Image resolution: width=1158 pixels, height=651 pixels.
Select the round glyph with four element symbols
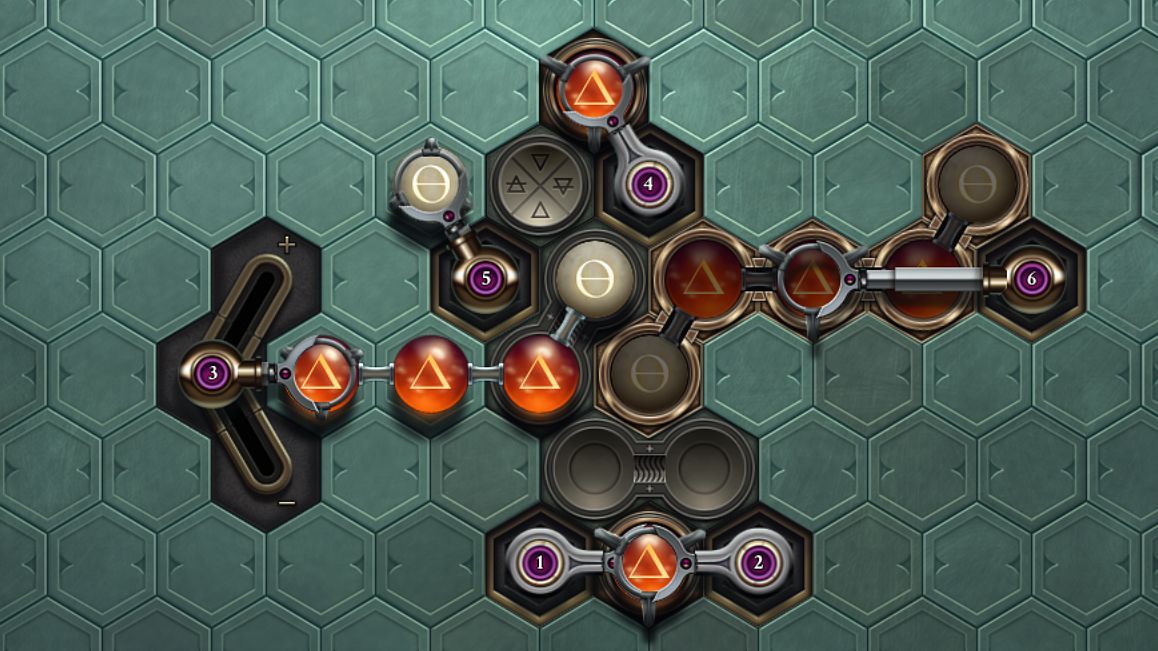[541, 185]
